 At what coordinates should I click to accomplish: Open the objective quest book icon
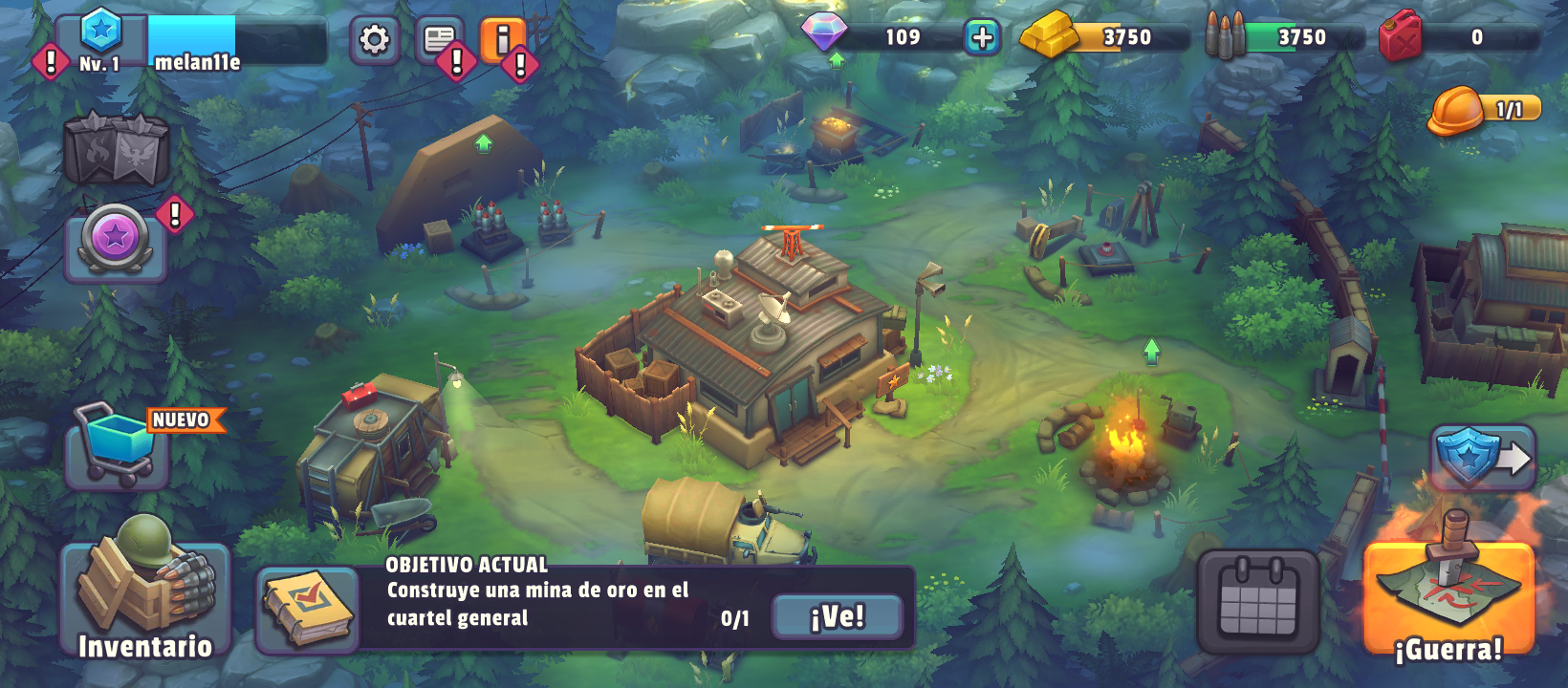(x=308, y=610)
